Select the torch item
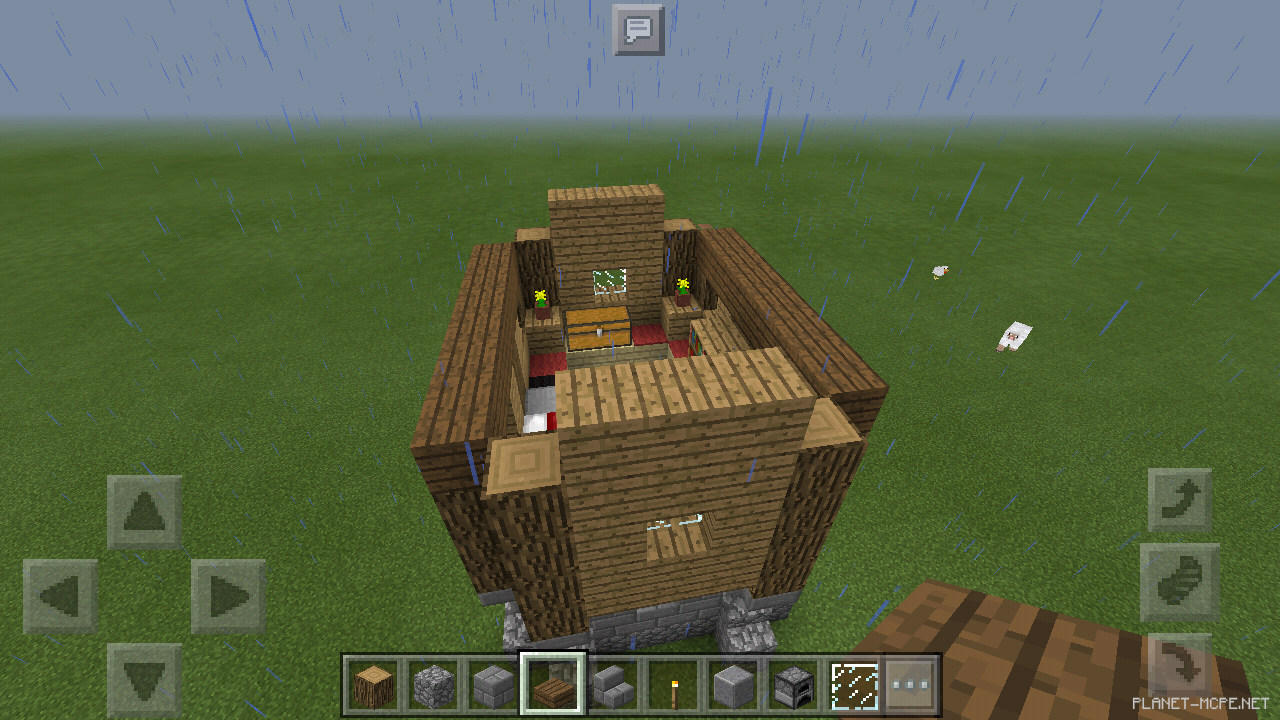 (x=673, y=682)
